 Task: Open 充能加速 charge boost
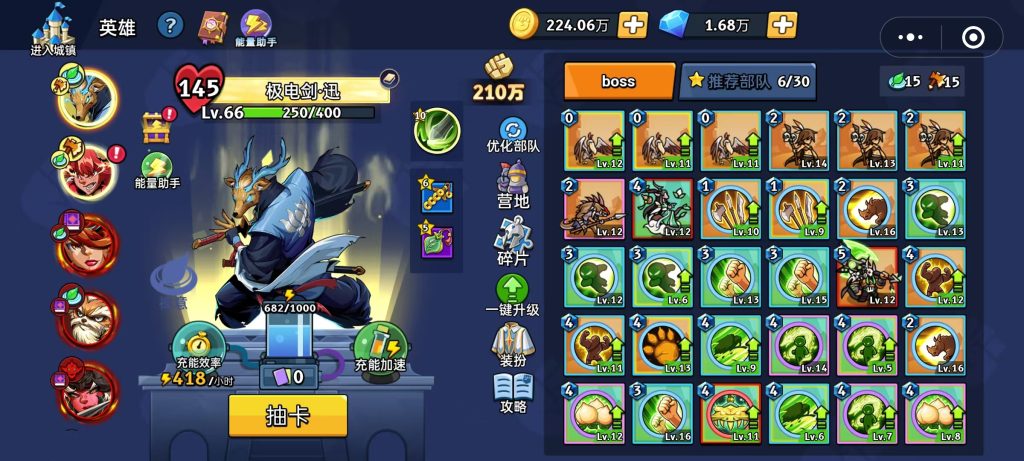(381, 349)
